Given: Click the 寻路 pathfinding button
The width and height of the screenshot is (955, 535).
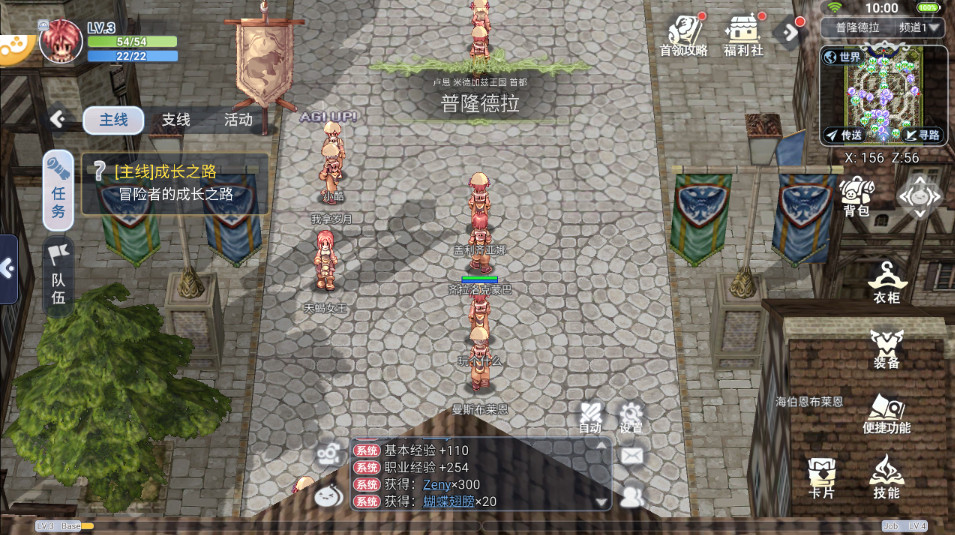Looking at the screenshot, I should pyautogui.click(x=921, y=135).
